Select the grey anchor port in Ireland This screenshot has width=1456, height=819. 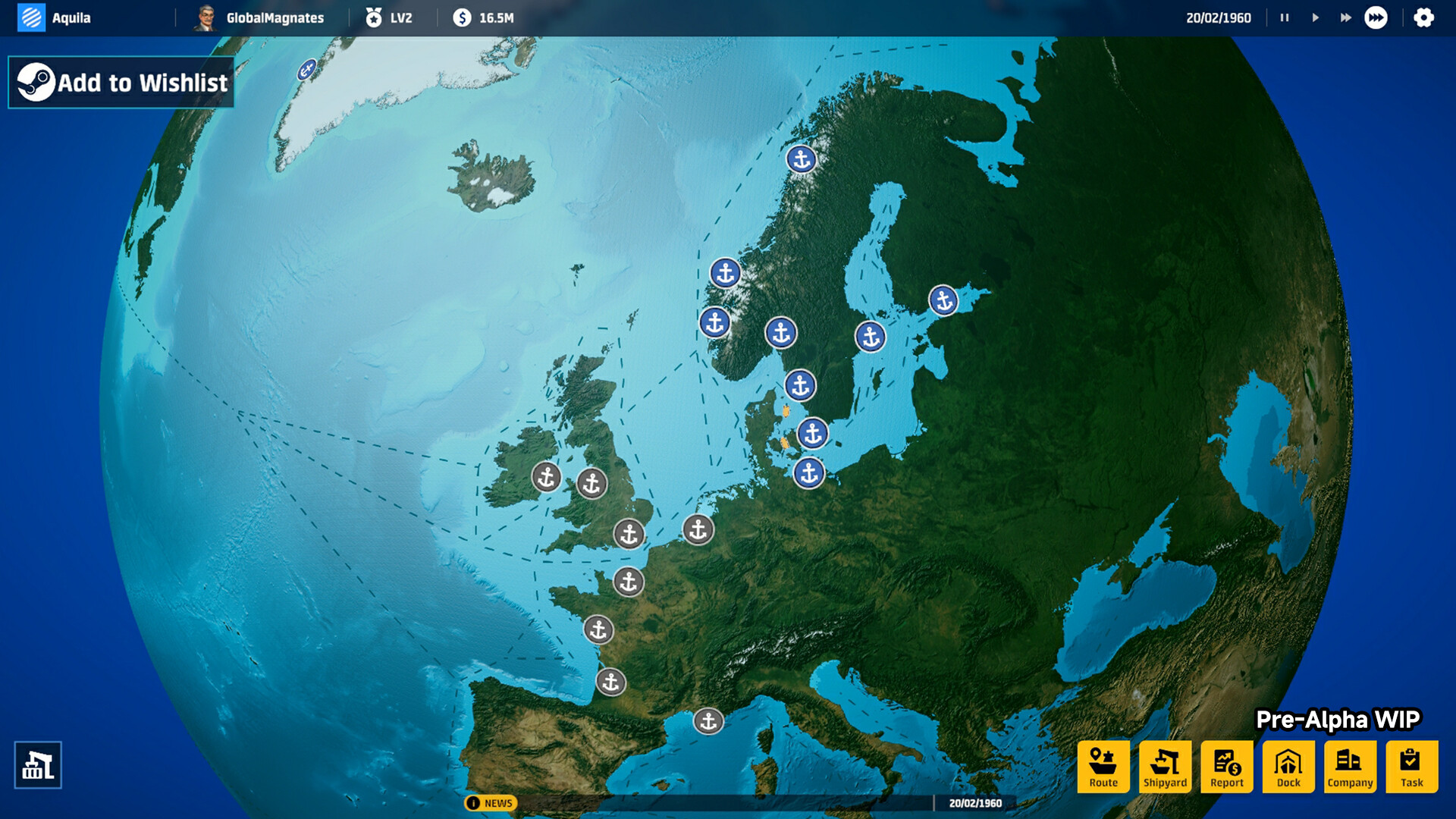tap(545, 477)
